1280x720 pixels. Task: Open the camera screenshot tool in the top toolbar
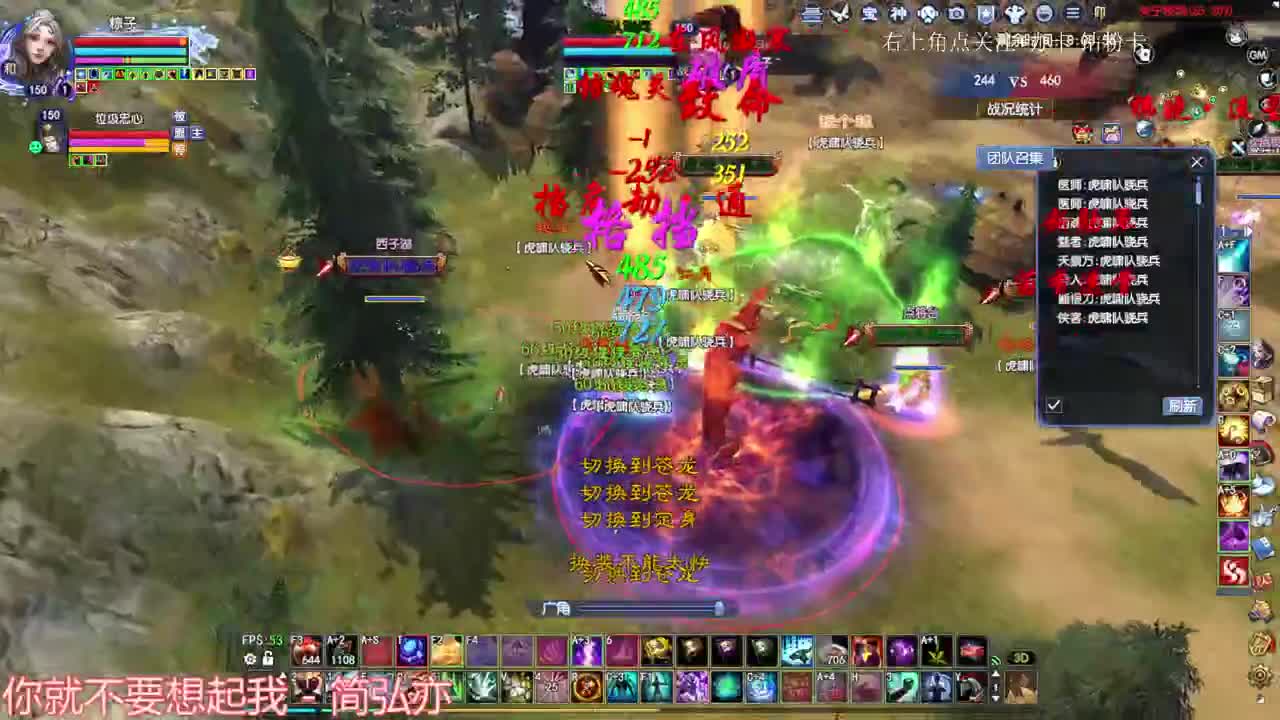click(956, 15)
